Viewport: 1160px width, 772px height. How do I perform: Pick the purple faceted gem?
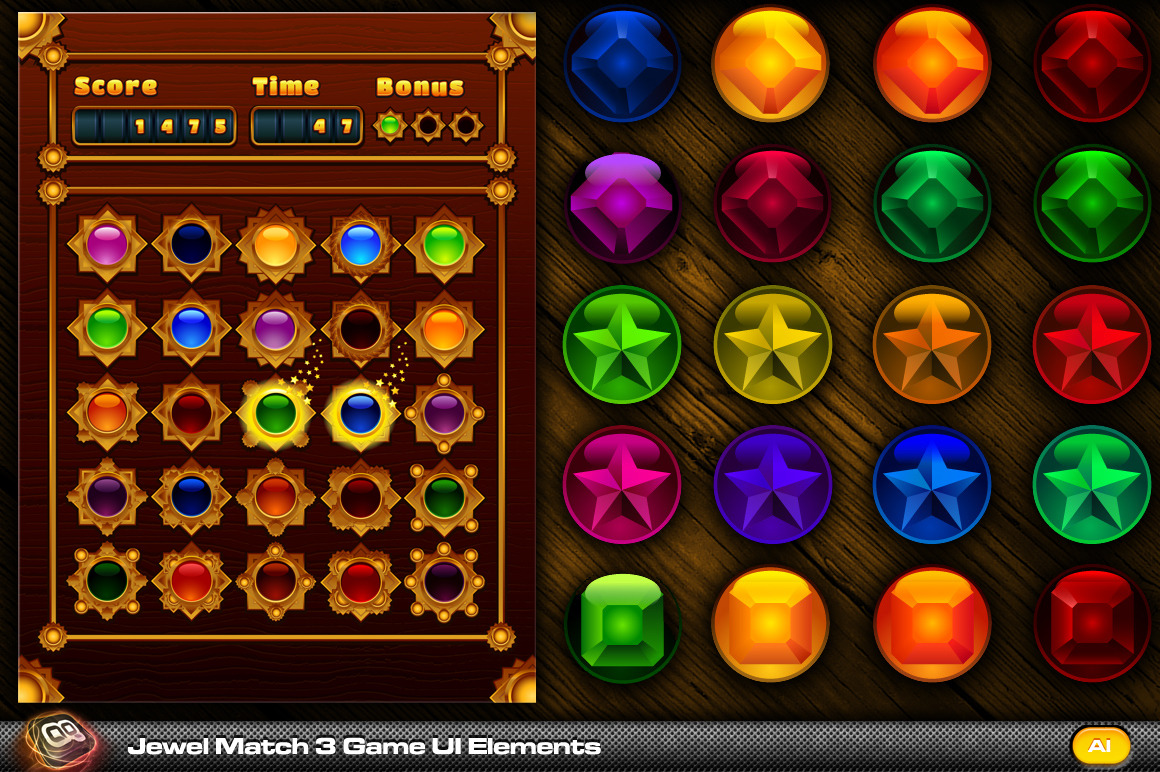pyautogui.click(x=622, y=205)
